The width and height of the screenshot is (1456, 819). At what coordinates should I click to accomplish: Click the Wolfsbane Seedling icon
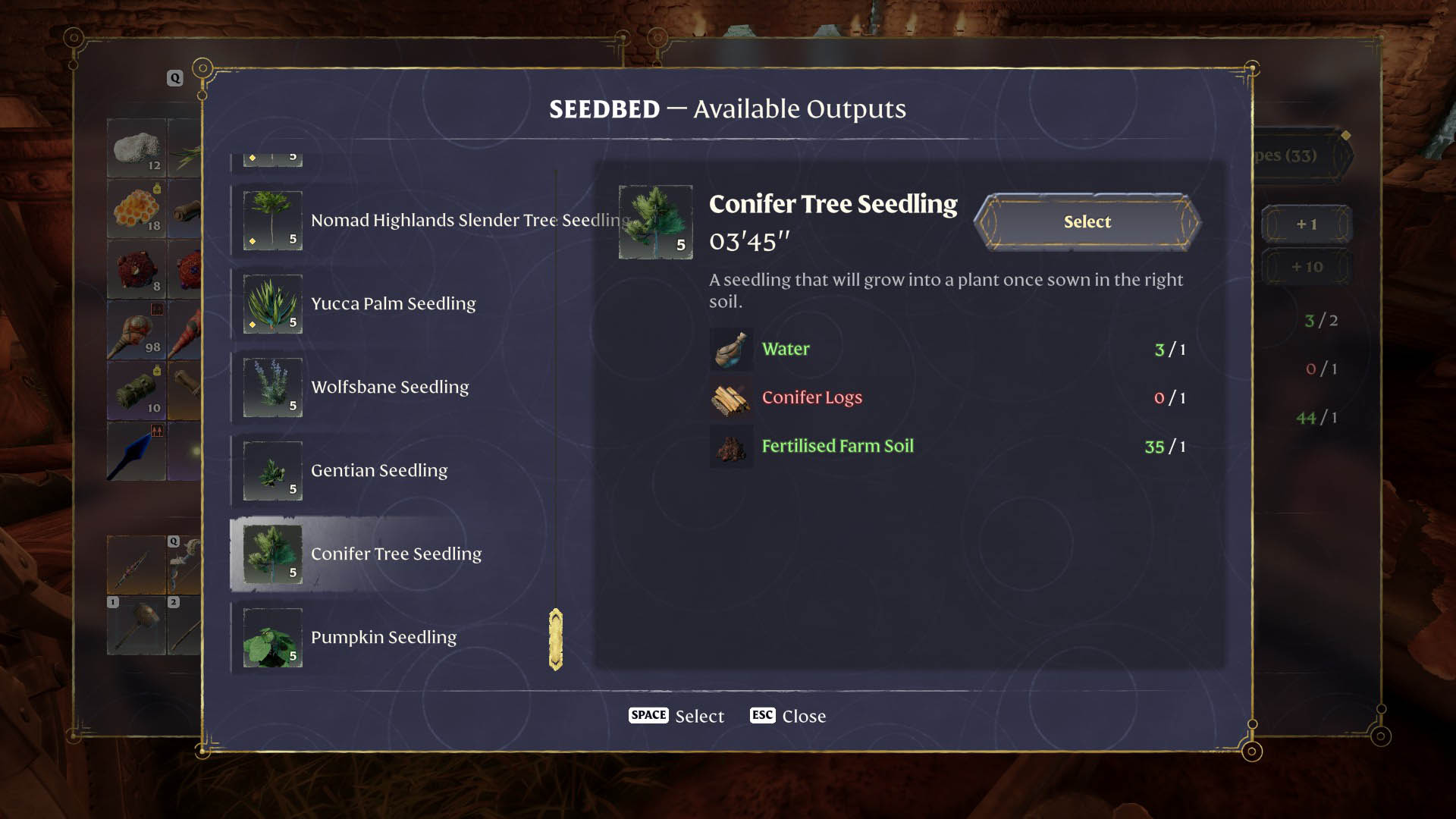(271, 388)
